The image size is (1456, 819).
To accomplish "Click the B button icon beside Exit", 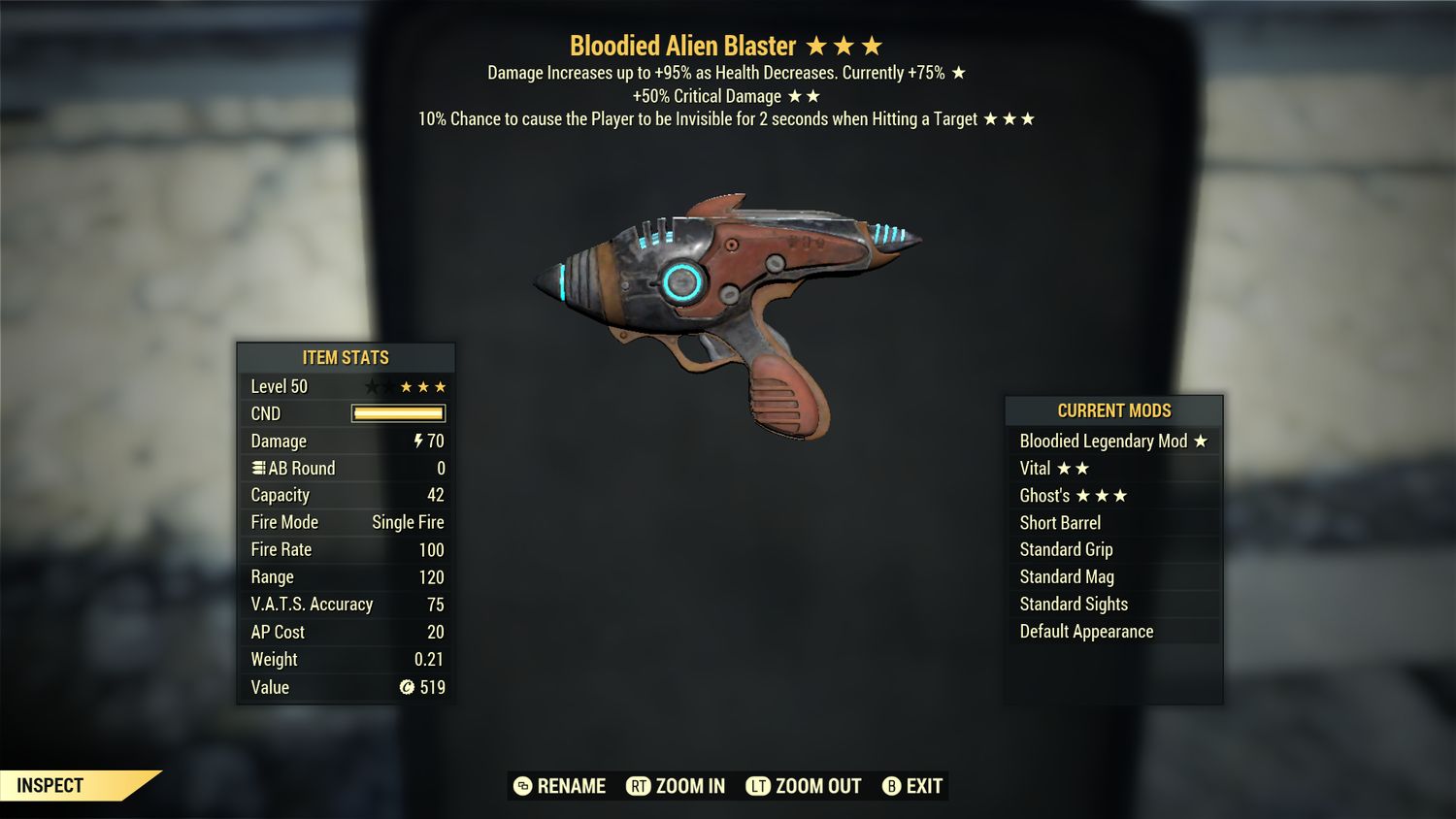I will (891, 786).
